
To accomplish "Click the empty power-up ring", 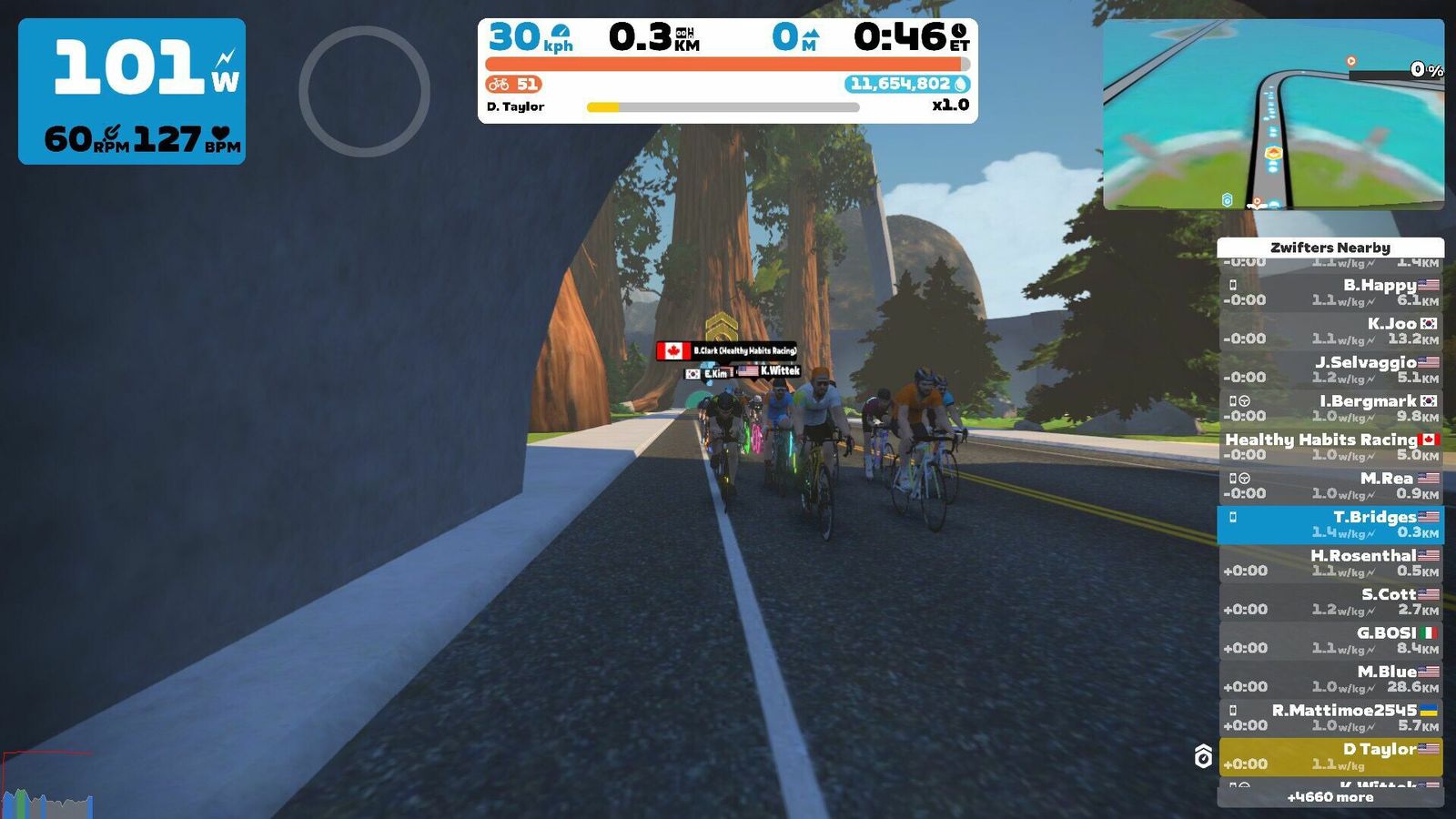I will (x=364, y=91).
